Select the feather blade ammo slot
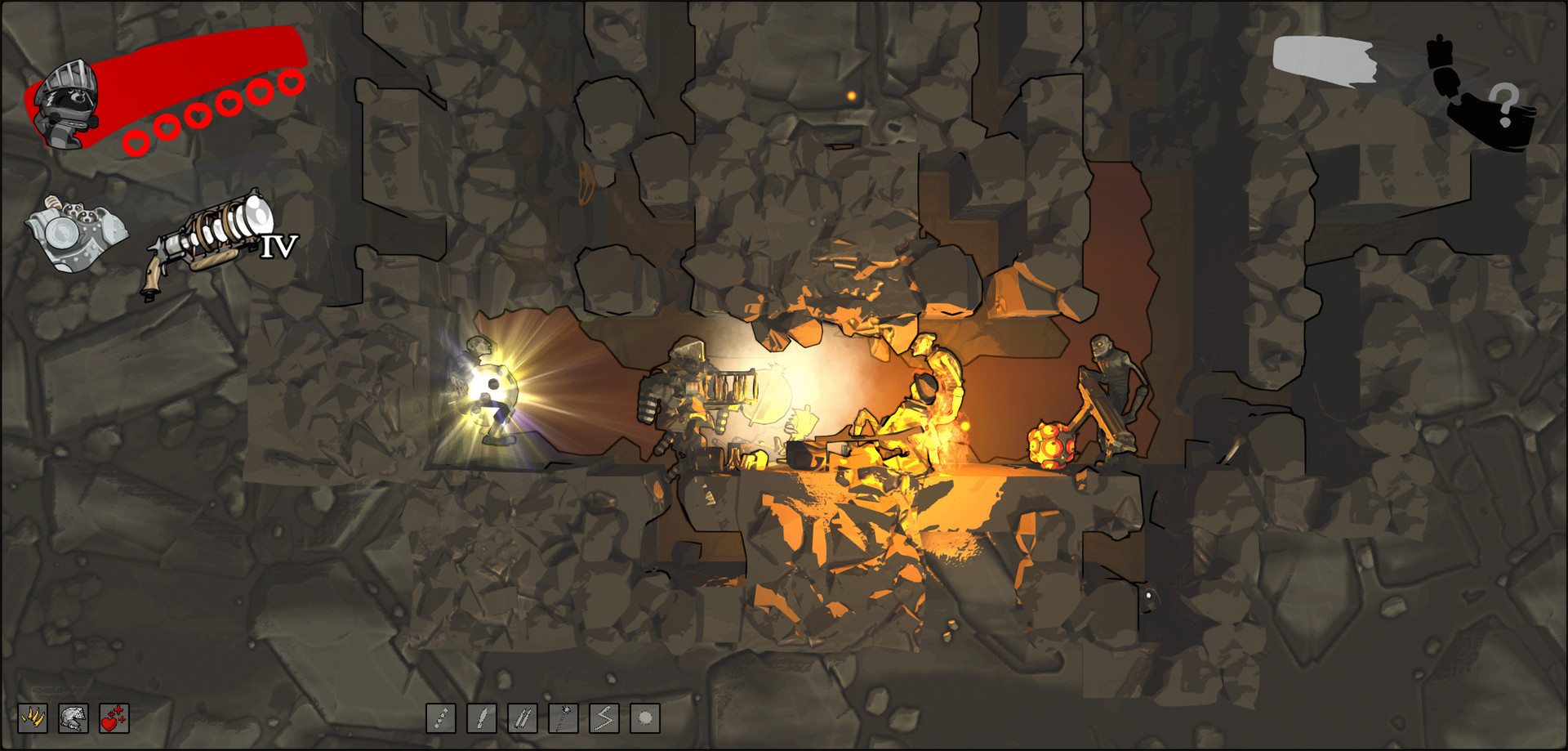Viewport: 1568px width, 751px height. tap(483, 718)
